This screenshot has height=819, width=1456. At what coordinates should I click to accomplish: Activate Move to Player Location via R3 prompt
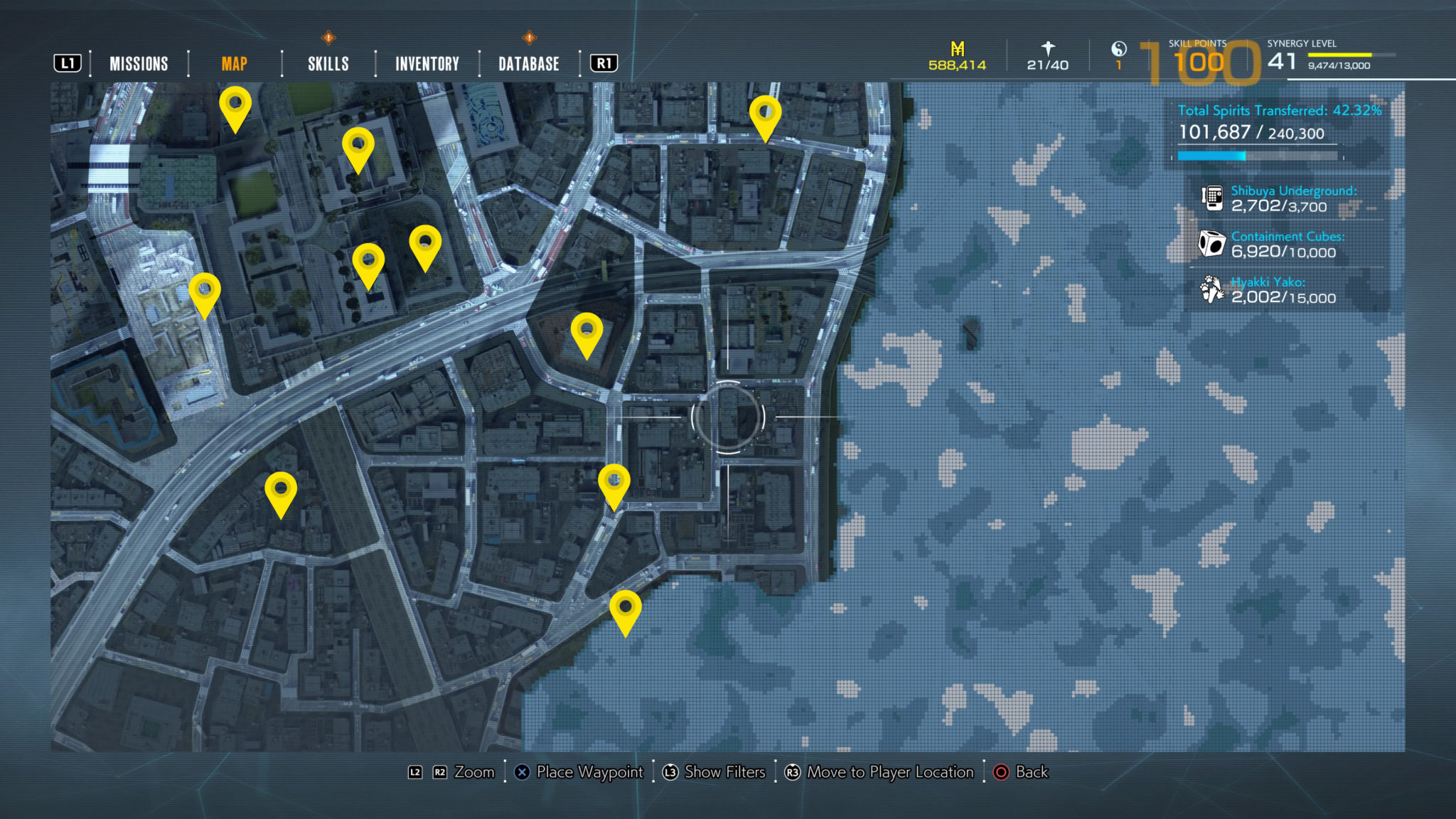pos(793,772)
